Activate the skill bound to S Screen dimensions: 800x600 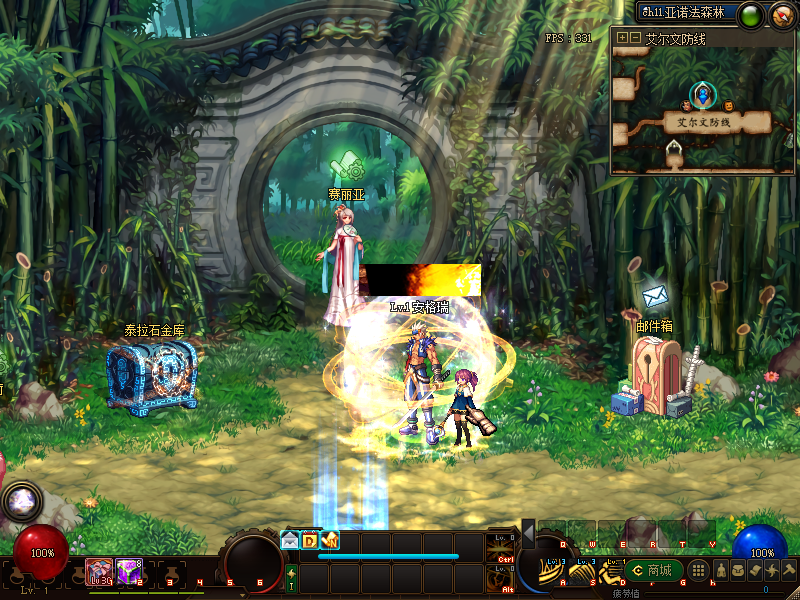(x=583, y=571)
